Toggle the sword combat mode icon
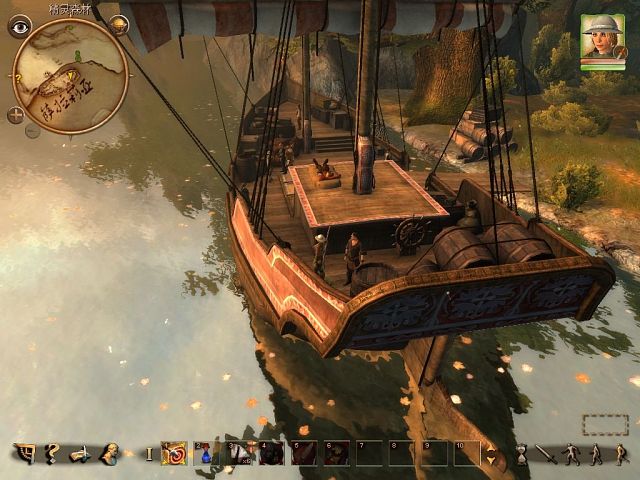Viewport: 640px width, 480px height. [545, 455]
